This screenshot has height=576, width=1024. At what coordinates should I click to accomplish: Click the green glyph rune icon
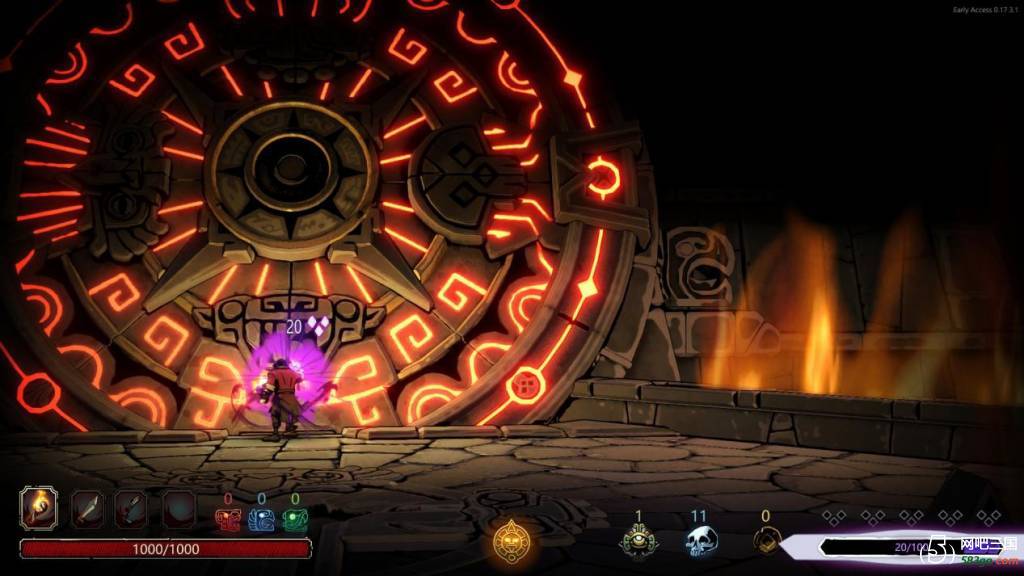294,519
